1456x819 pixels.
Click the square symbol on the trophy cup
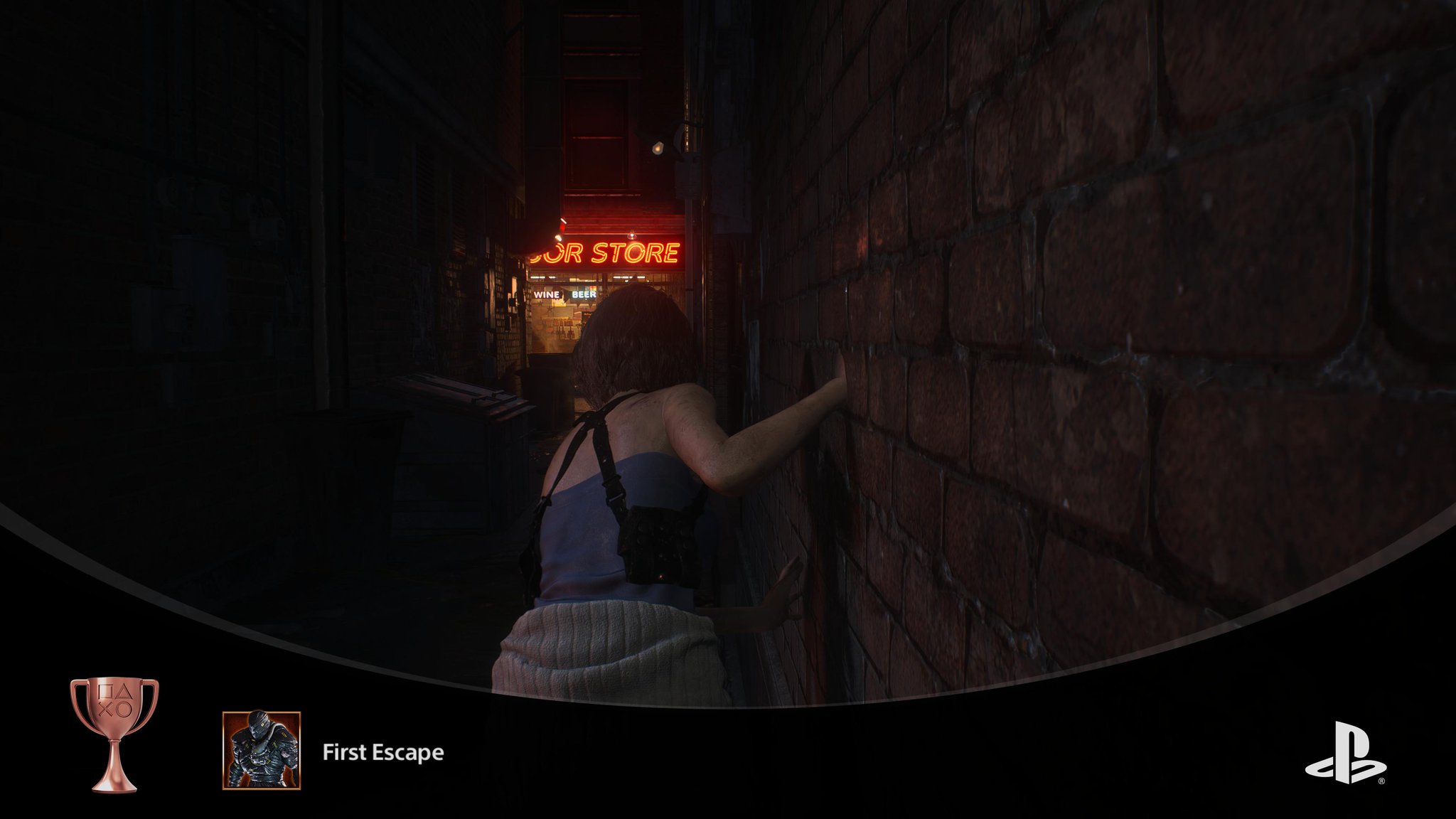tap(105, 692)
